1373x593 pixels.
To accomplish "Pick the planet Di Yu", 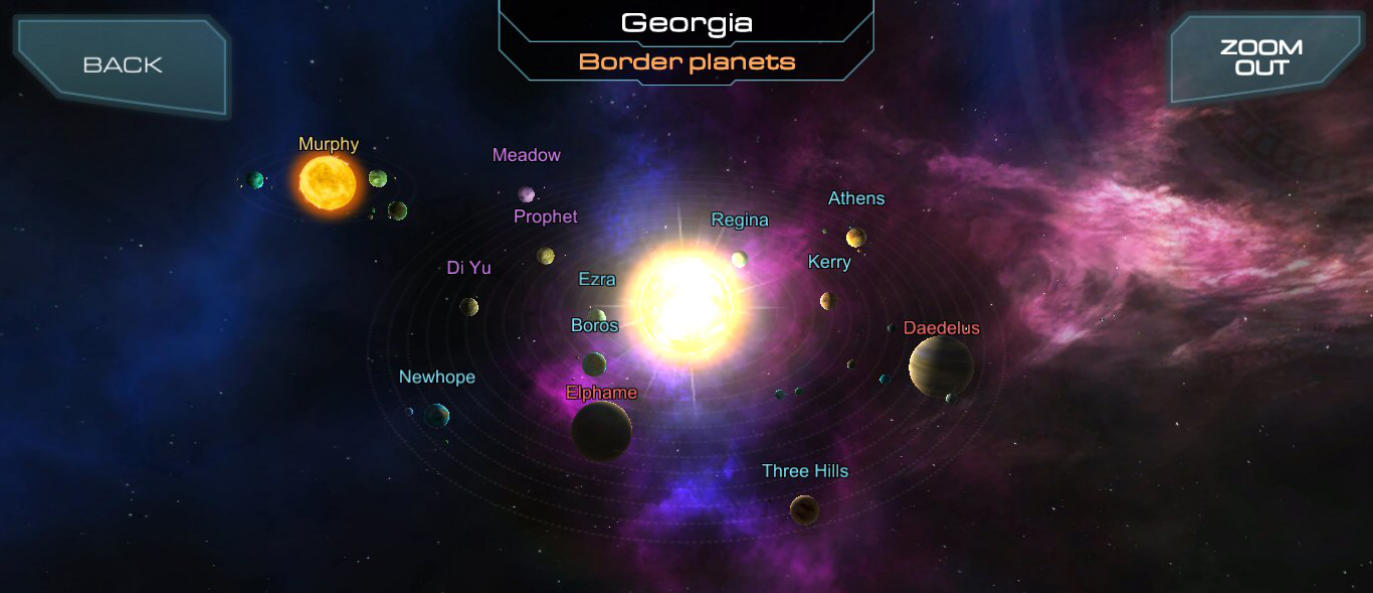I will 469,306.
